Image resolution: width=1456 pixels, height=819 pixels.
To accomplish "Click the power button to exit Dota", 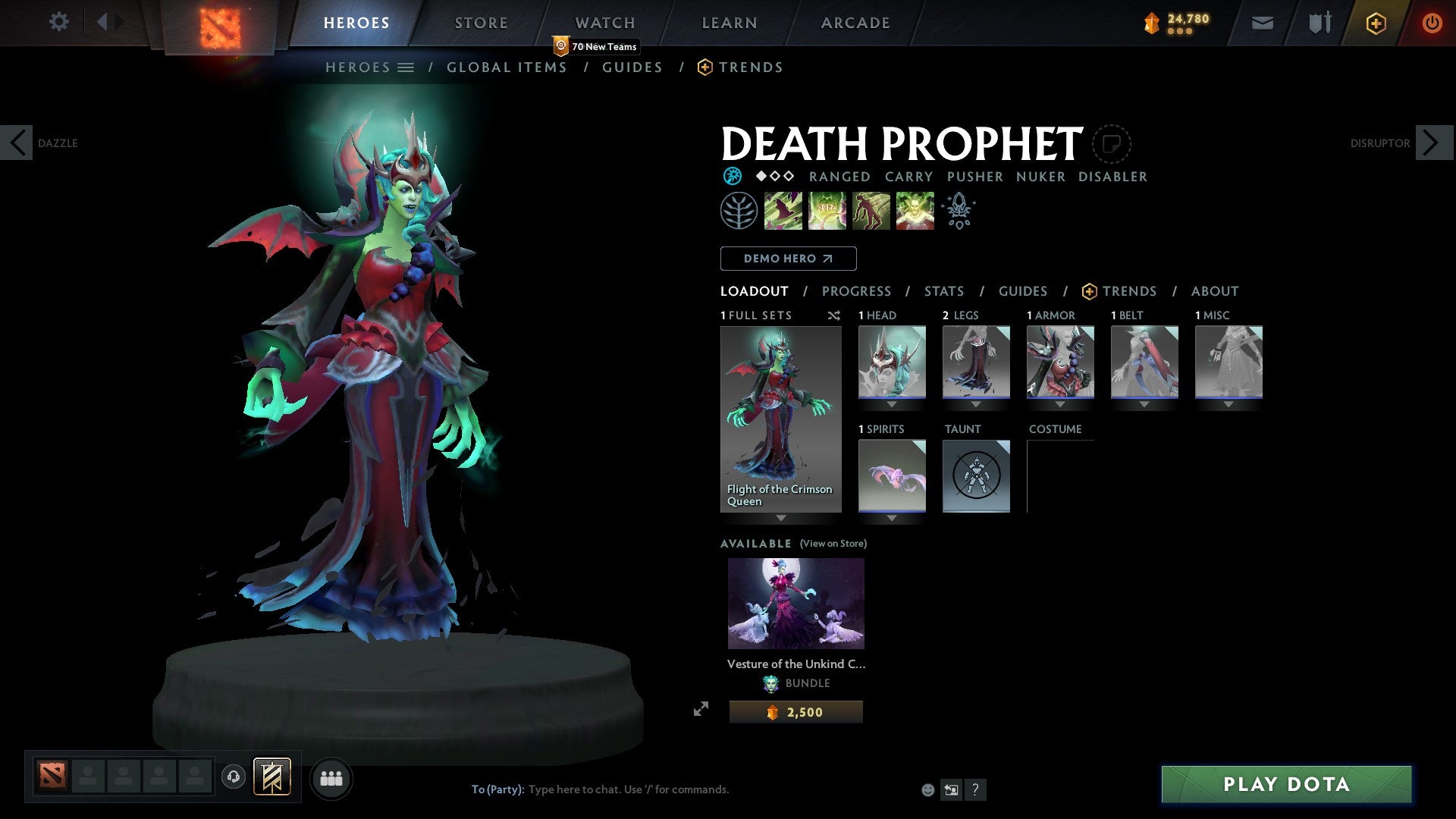I will coord(1432,23).
